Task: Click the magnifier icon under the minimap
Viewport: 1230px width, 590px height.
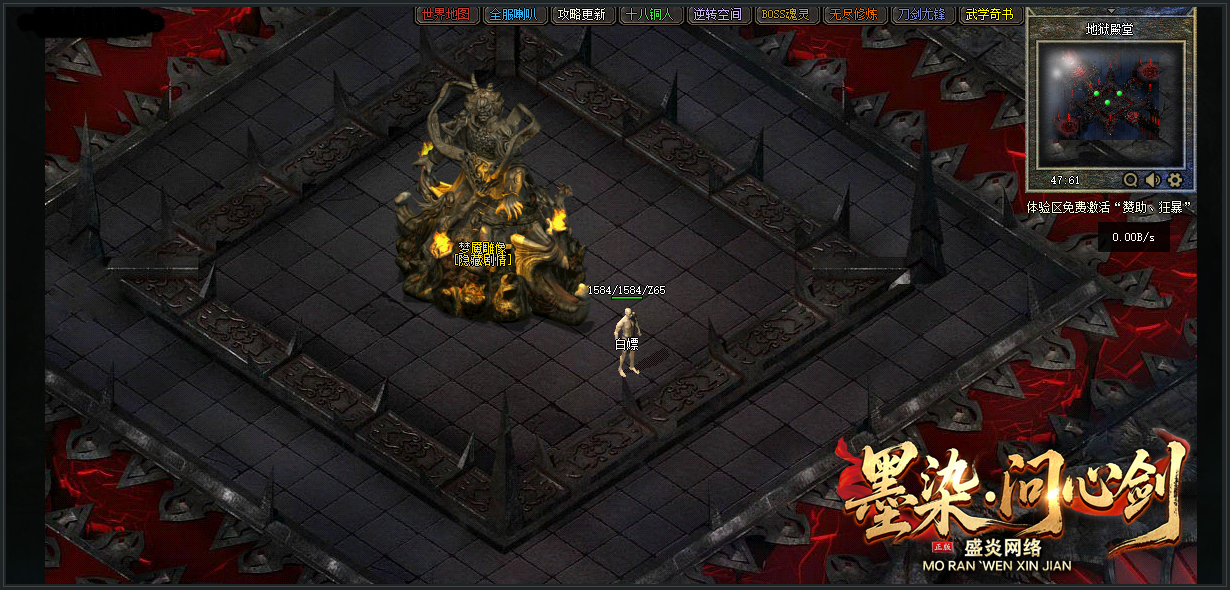Action: (1131, 180)
